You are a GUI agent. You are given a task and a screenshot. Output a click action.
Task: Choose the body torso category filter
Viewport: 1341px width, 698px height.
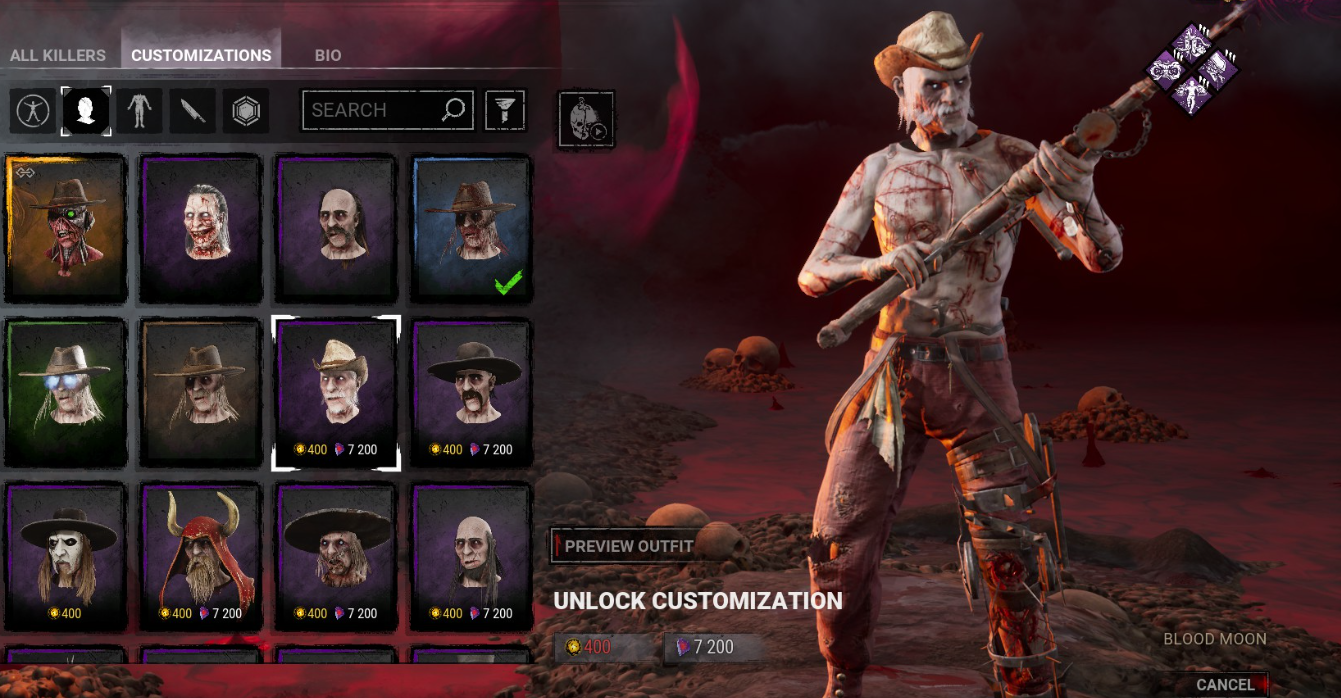139,111
